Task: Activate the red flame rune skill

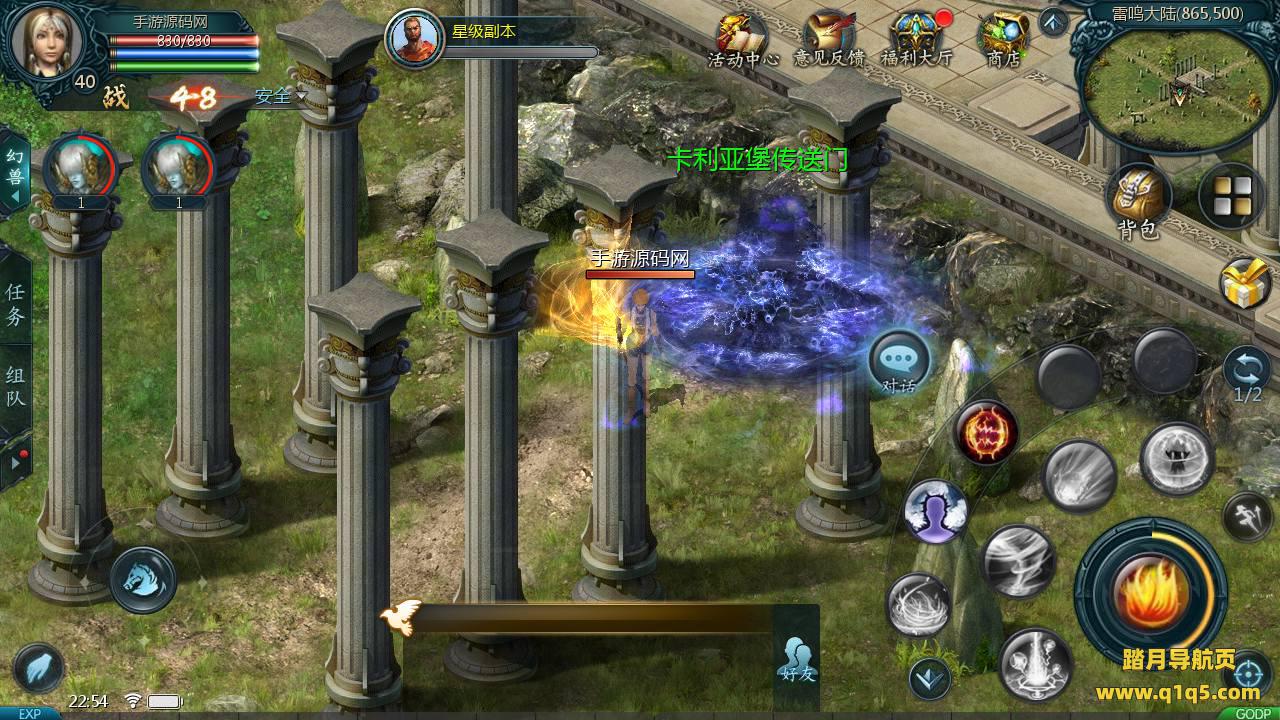Action: pos(986,432)
